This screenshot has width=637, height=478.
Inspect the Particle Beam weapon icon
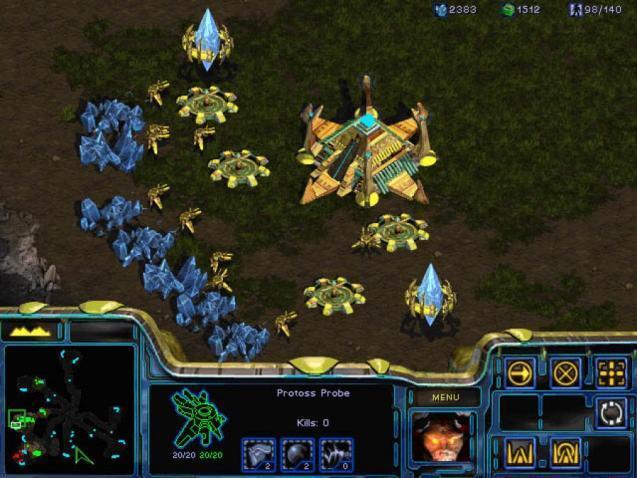coord(336,453)
